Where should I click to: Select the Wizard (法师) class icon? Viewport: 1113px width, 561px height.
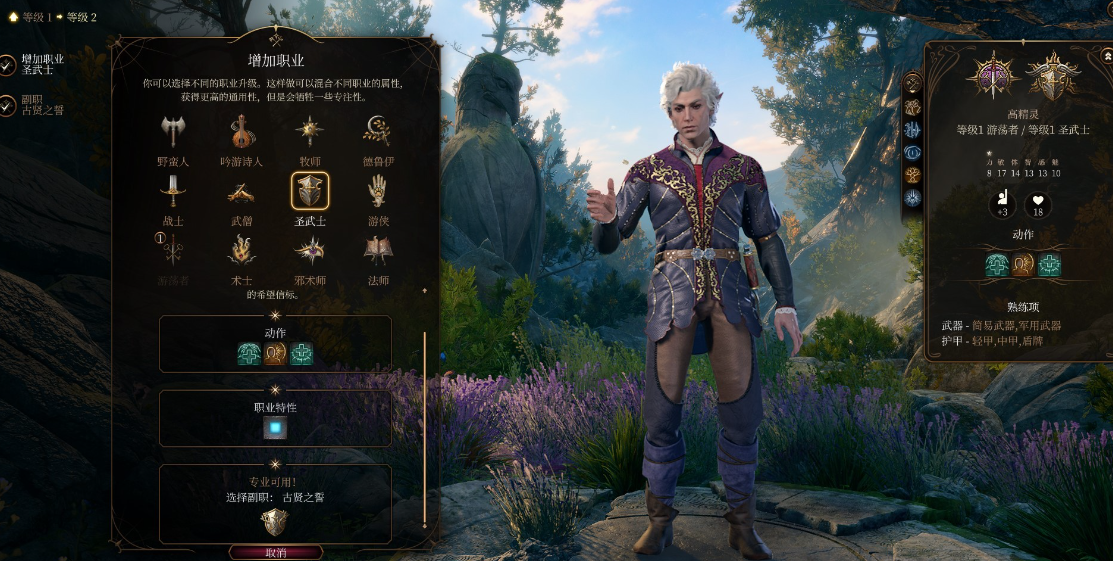pyautogui.click(x=376, y=251)
